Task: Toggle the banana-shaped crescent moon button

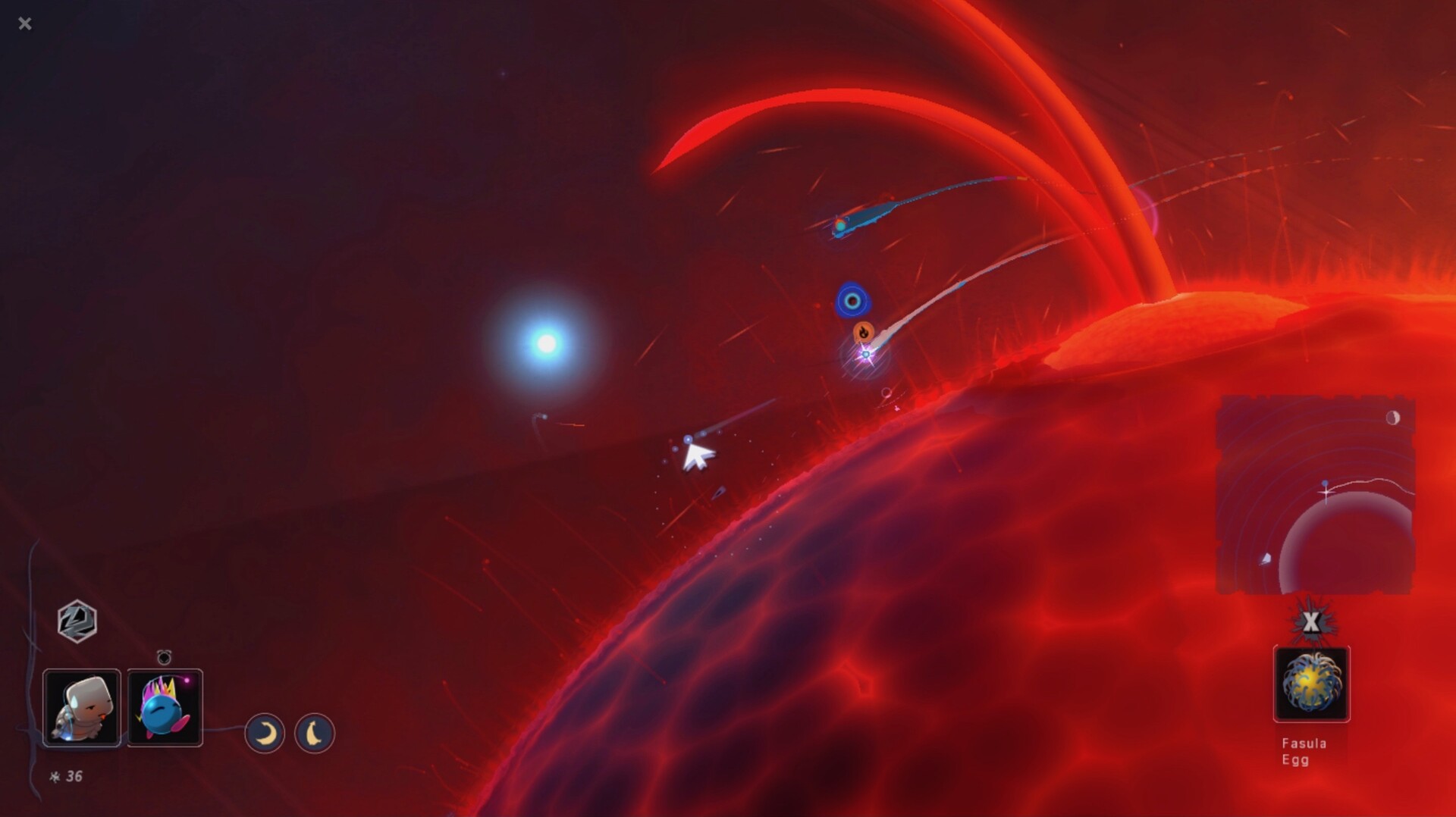Action: tap(315, 733)
